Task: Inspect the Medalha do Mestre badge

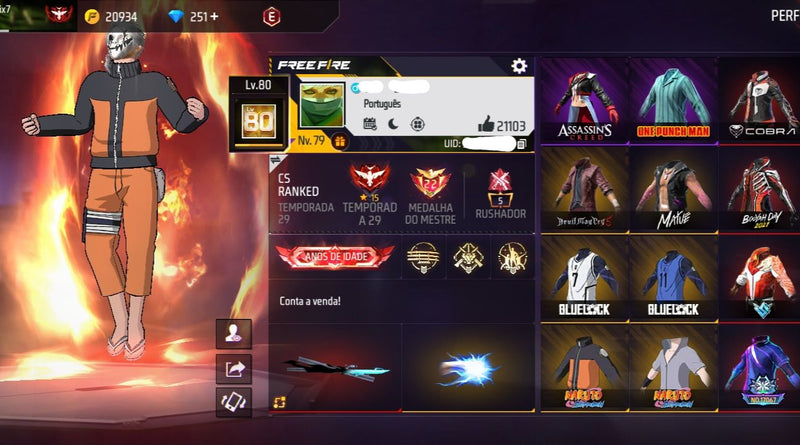Action: point(431,182)
